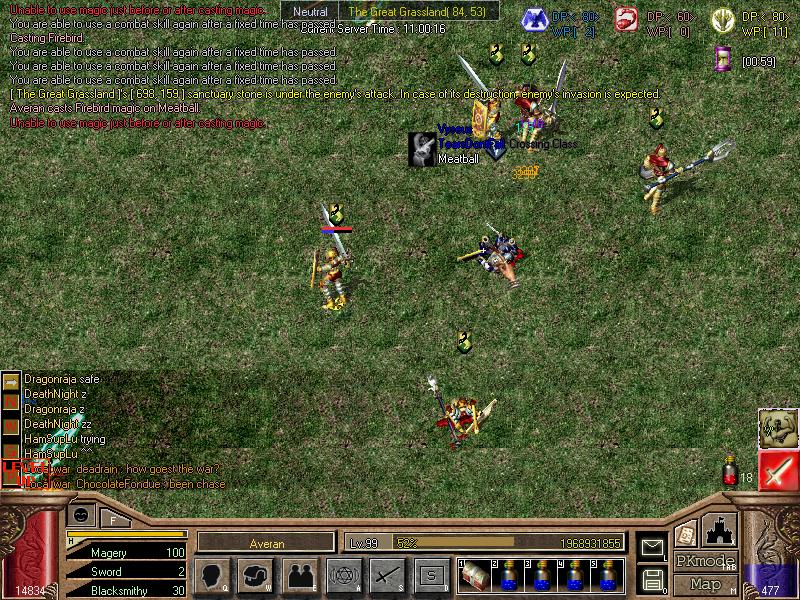Toggle the PKmode button
This screenshot has width=800, height=600.
[705, 561]
